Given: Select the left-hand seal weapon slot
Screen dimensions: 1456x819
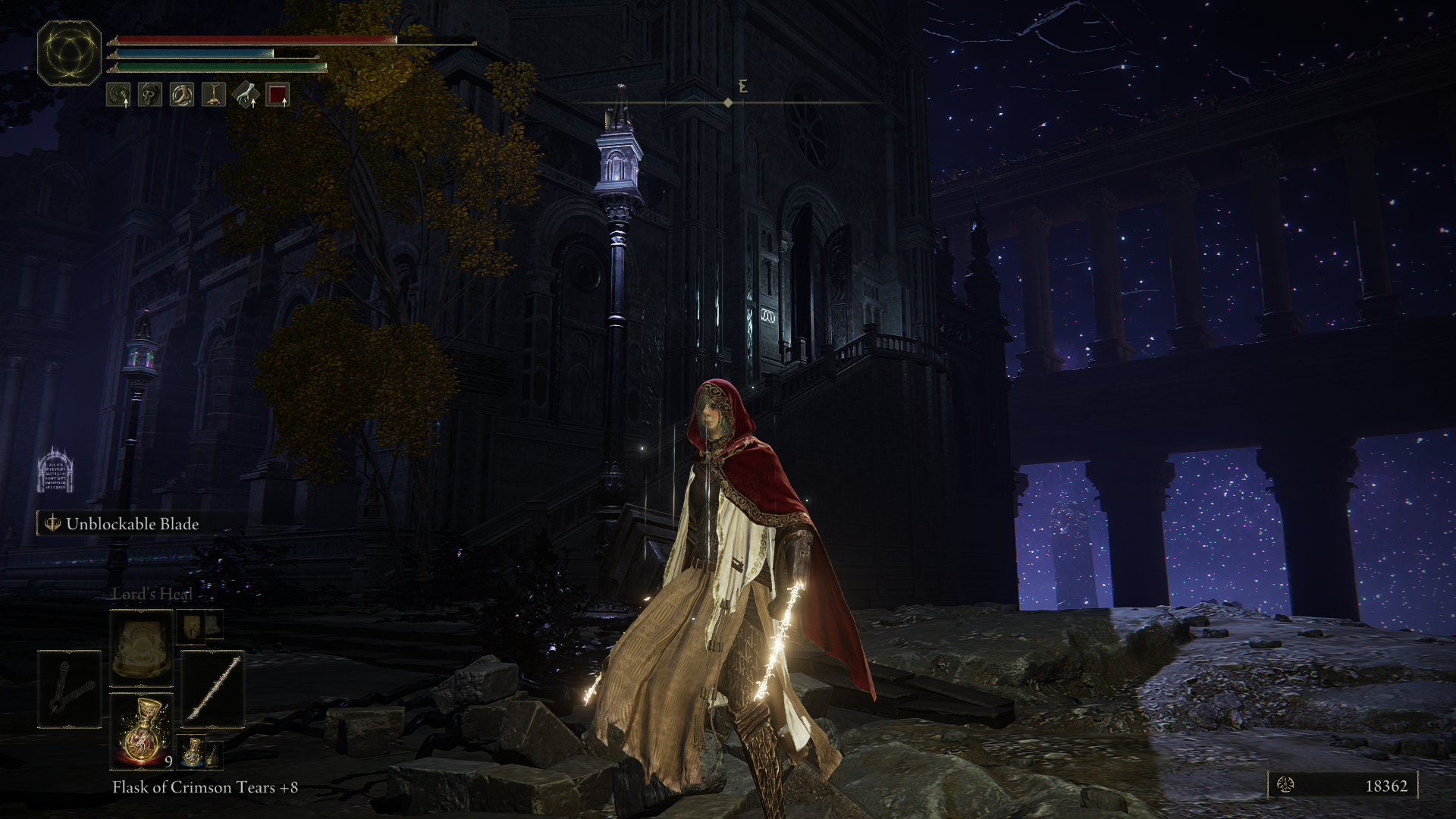Looking at the screenshot, I should point(69,689).
